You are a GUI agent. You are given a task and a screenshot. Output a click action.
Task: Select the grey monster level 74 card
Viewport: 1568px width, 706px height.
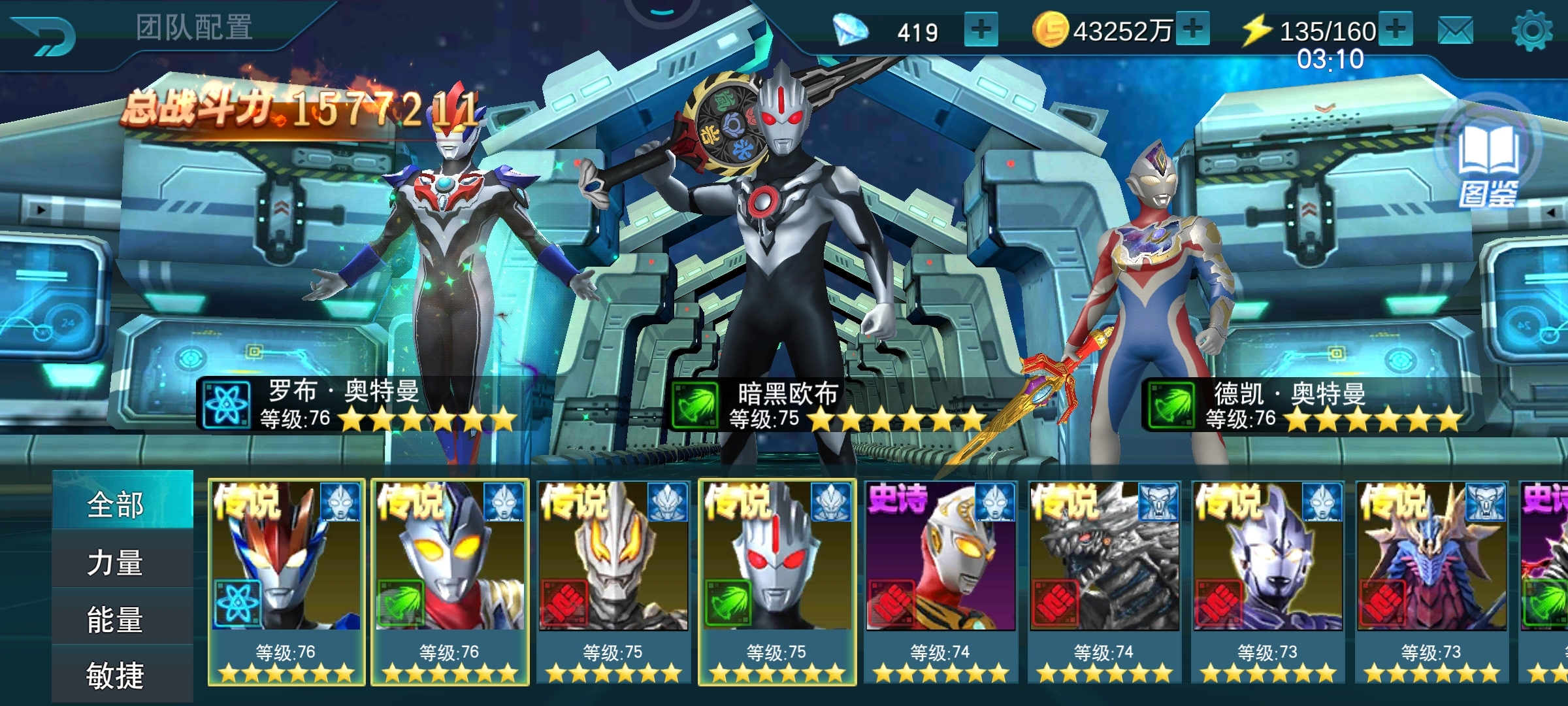pos(1104,582)
